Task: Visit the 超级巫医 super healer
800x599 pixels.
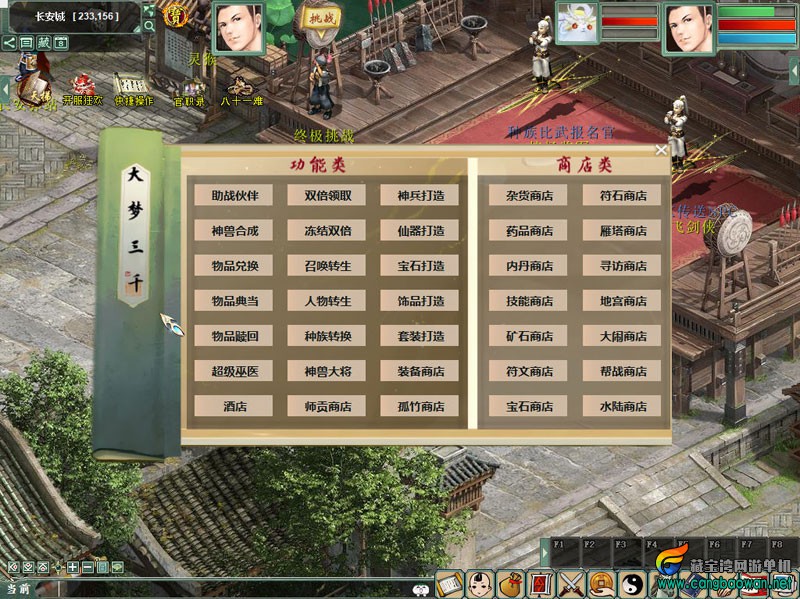Action: point(234,371)
